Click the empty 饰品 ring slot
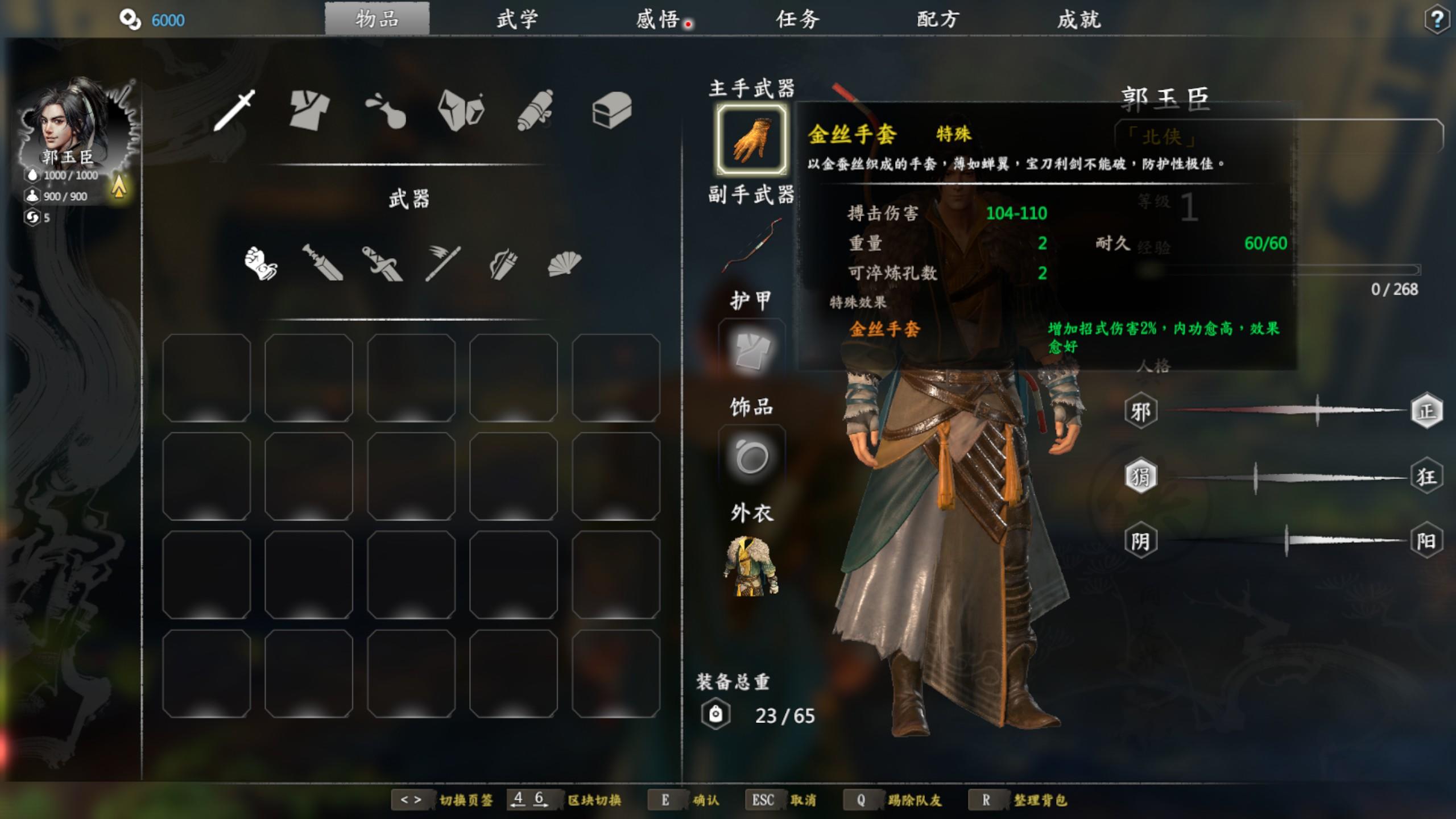The height and width of the screenshot is (819, 1456). point(751,457)
